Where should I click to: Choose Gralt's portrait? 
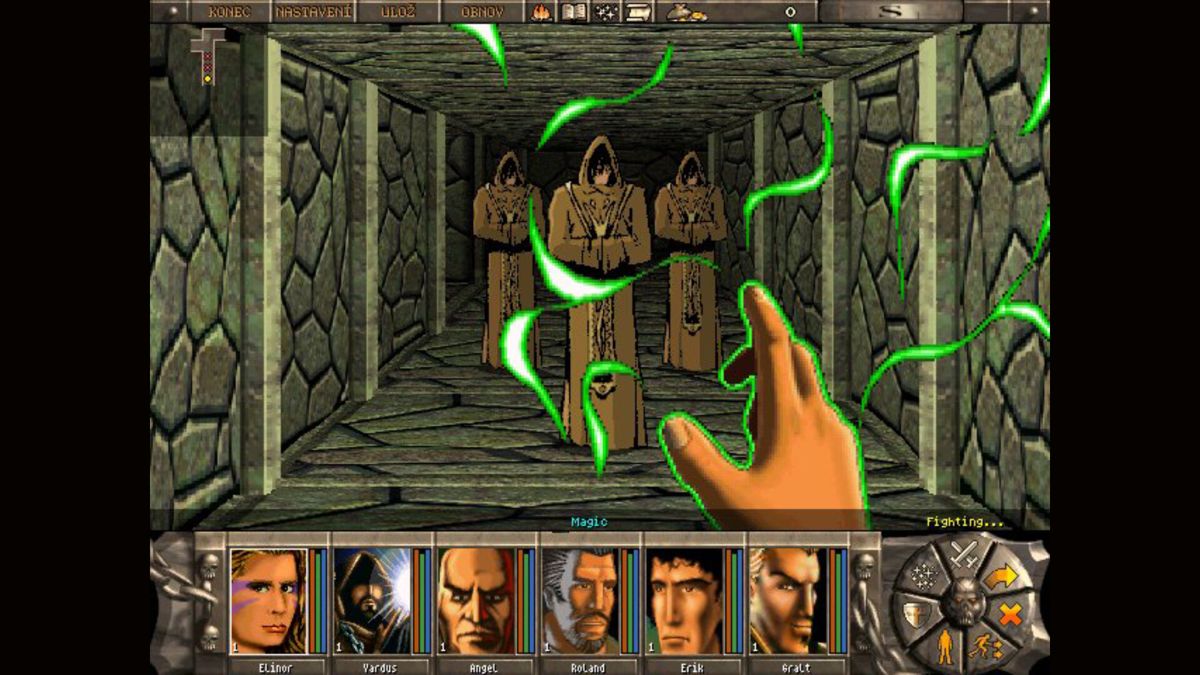tap(787, 600)
